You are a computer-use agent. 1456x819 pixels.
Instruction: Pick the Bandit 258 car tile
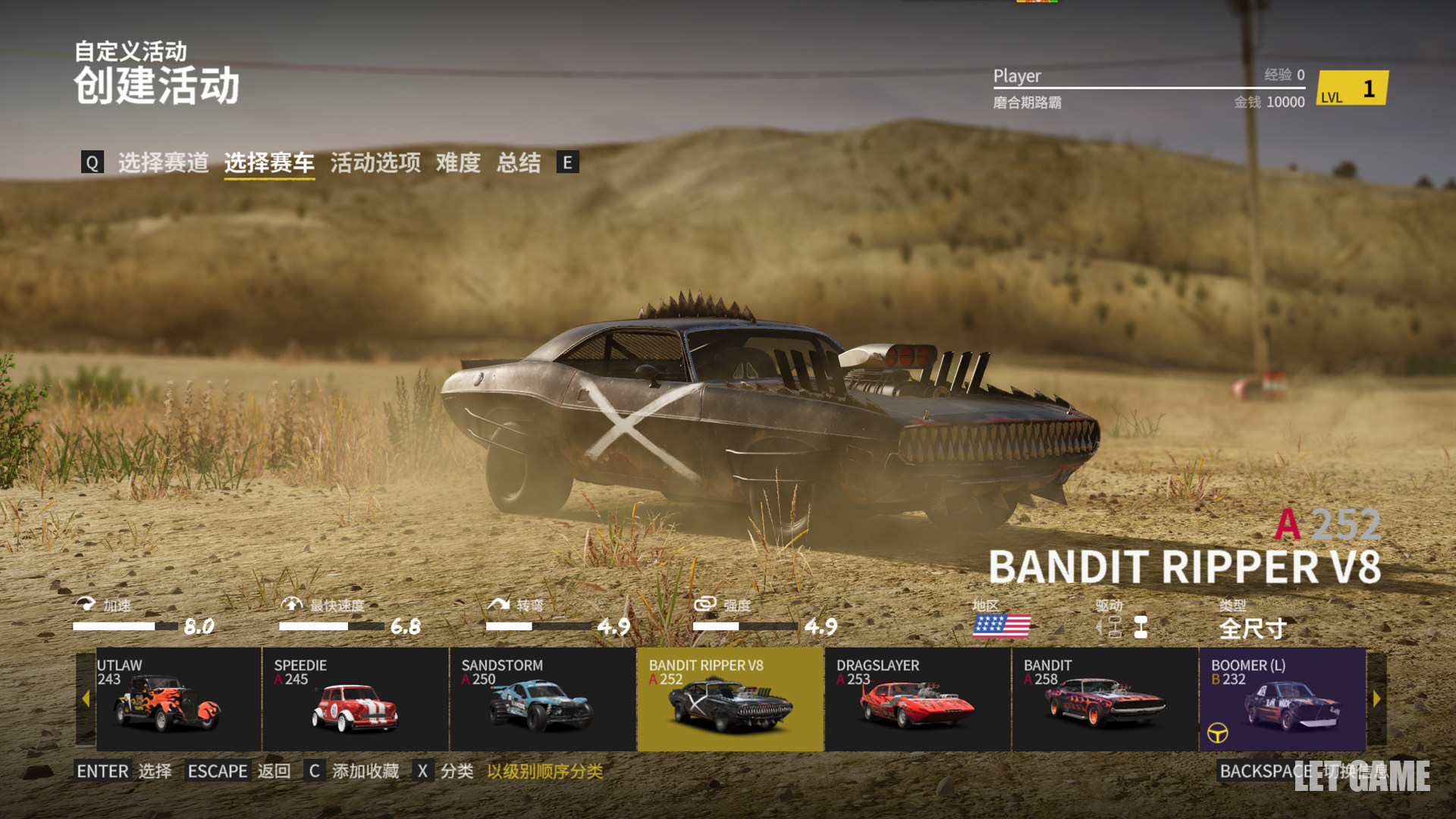[1105, 699]
